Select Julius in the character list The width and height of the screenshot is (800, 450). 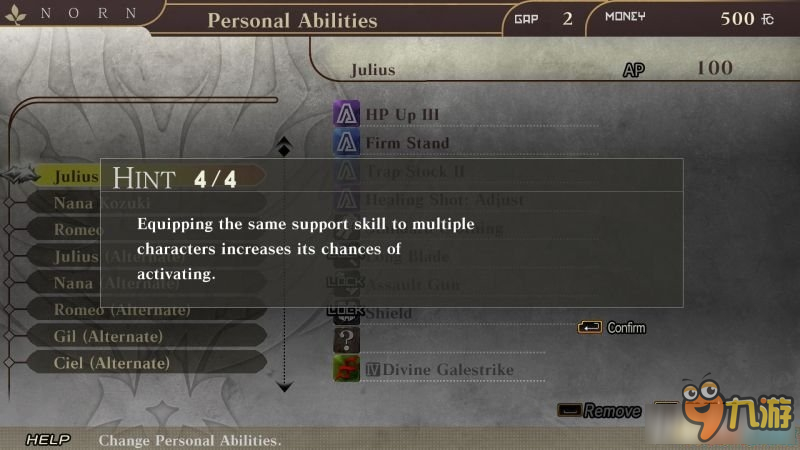(x=76, y=177)
